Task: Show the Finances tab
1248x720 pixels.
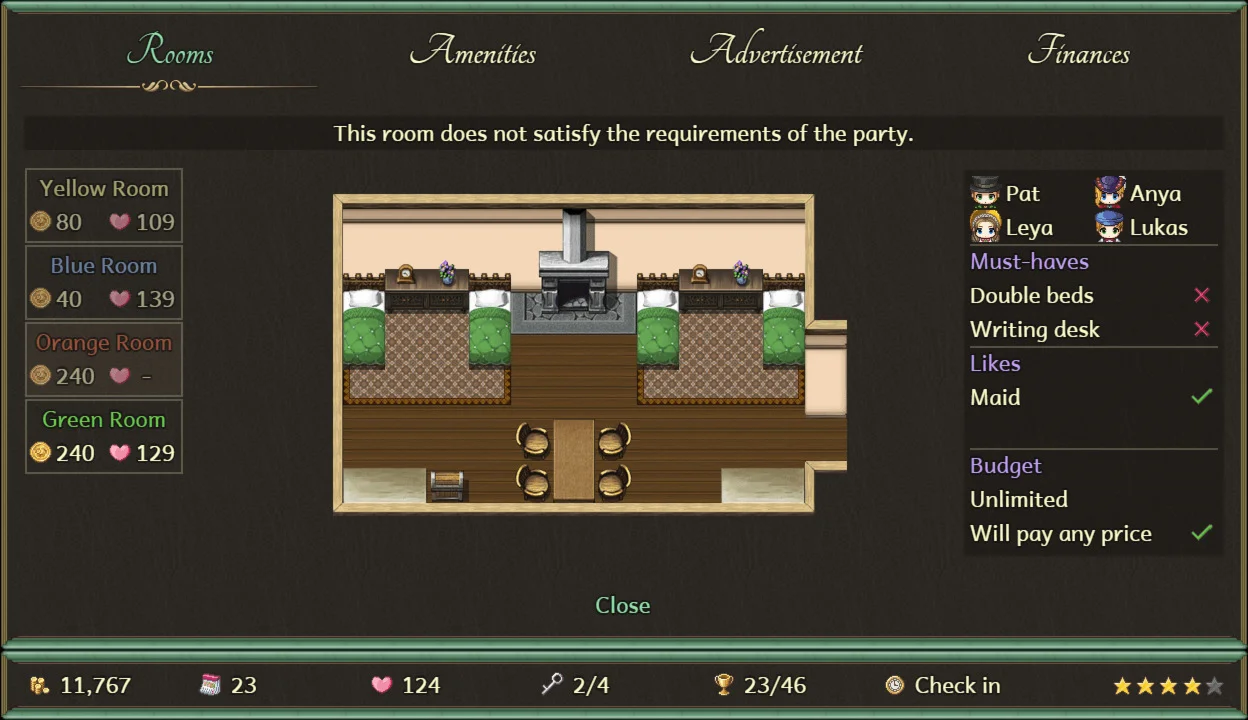Action: coord(1078,52)
